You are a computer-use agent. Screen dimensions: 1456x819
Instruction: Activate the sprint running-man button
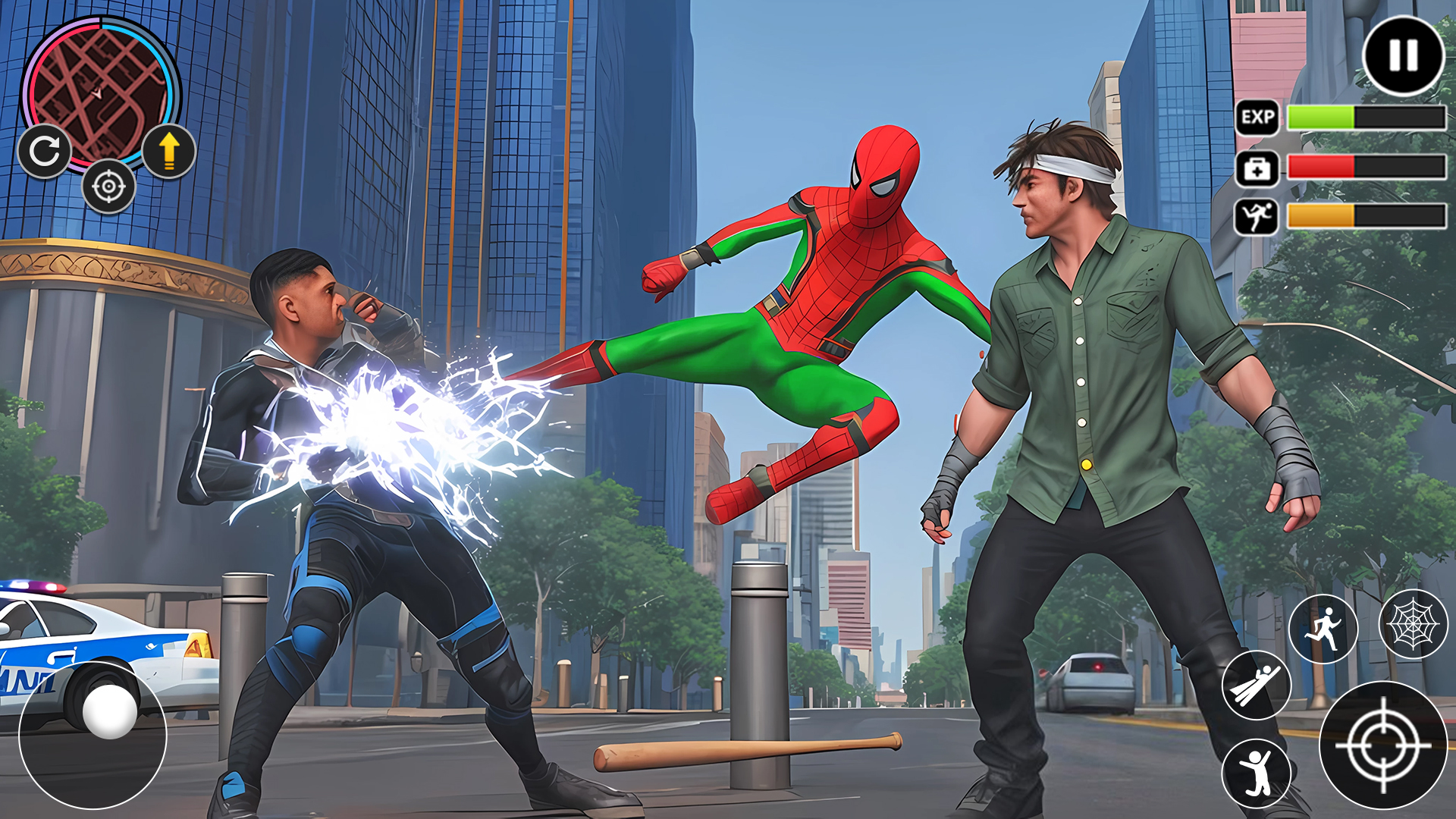tap(1323, 629)
